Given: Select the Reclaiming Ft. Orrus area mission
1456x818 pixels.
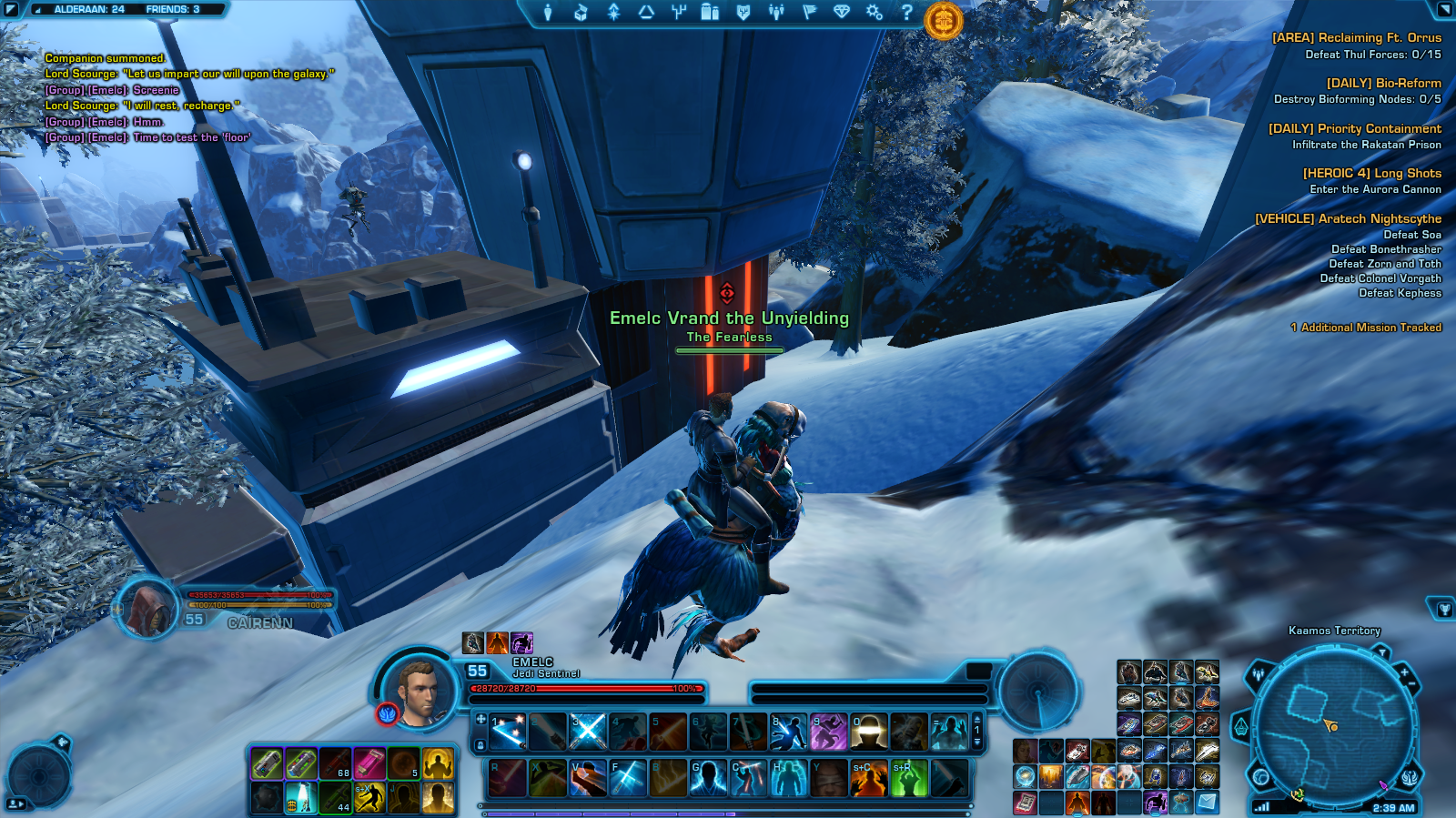Looking at the screenshot, I should coord(1356,38).
